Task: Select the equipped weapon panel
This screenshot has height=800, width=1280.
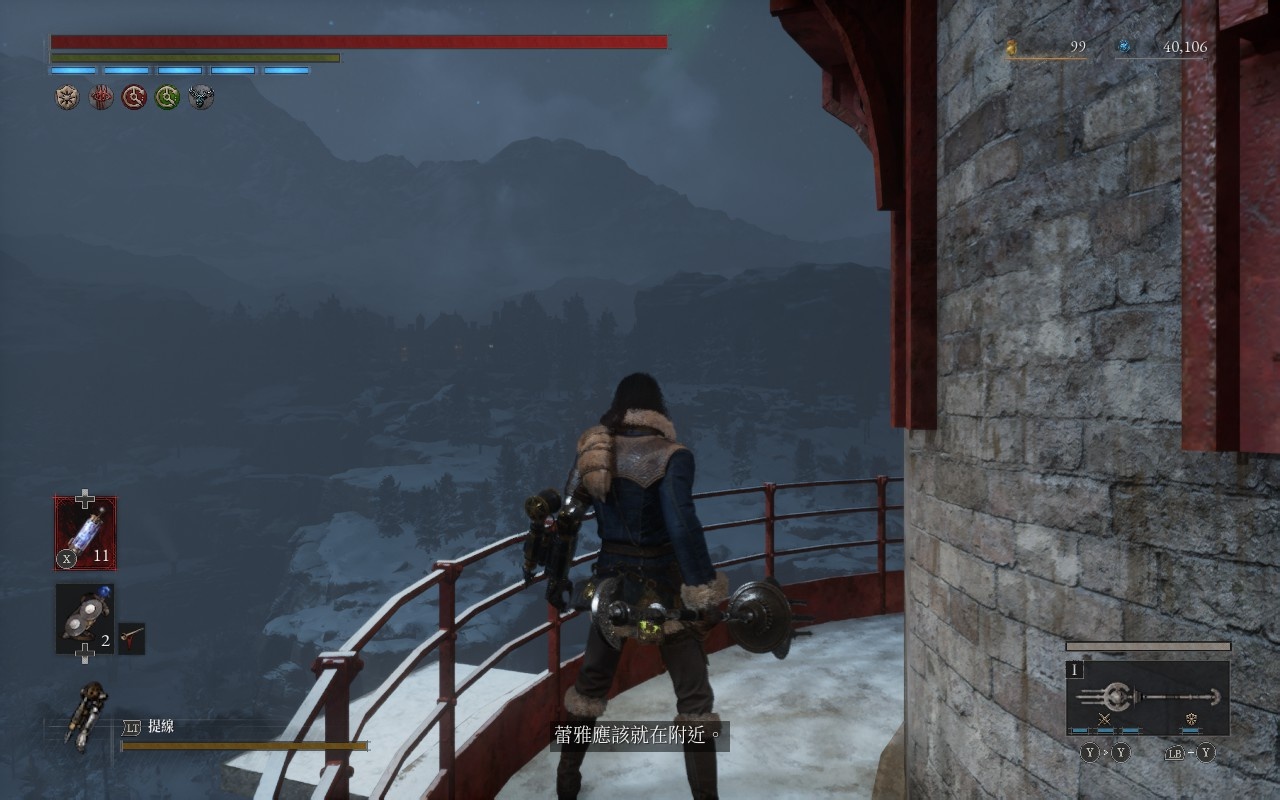Action: [x=1148, y=698]
